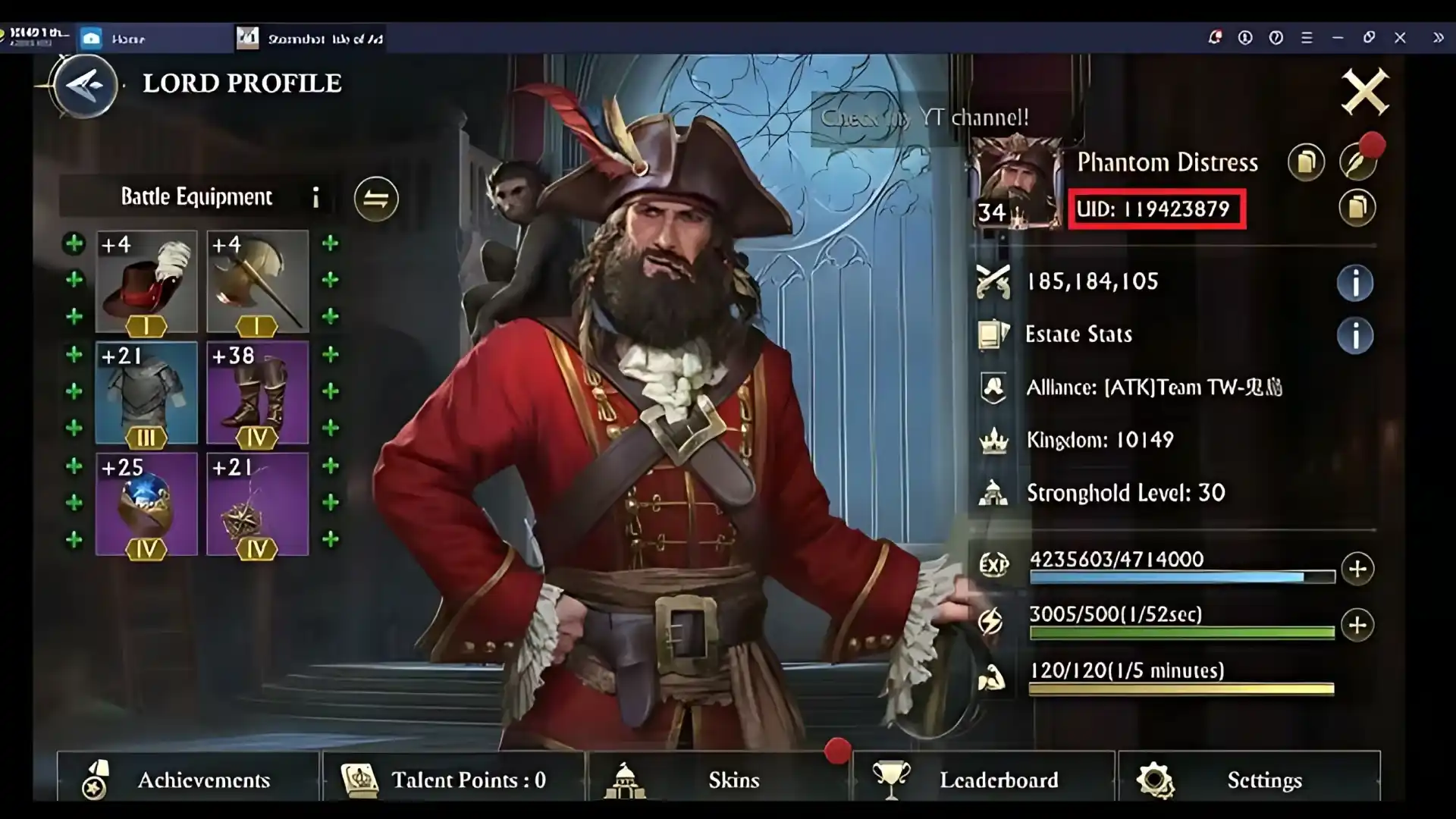Image resolution: width=1456 pixels, height=819 pixels.
Task: Minimize the emulator window
Action: pyautogui.click(x=1338, y=37)
